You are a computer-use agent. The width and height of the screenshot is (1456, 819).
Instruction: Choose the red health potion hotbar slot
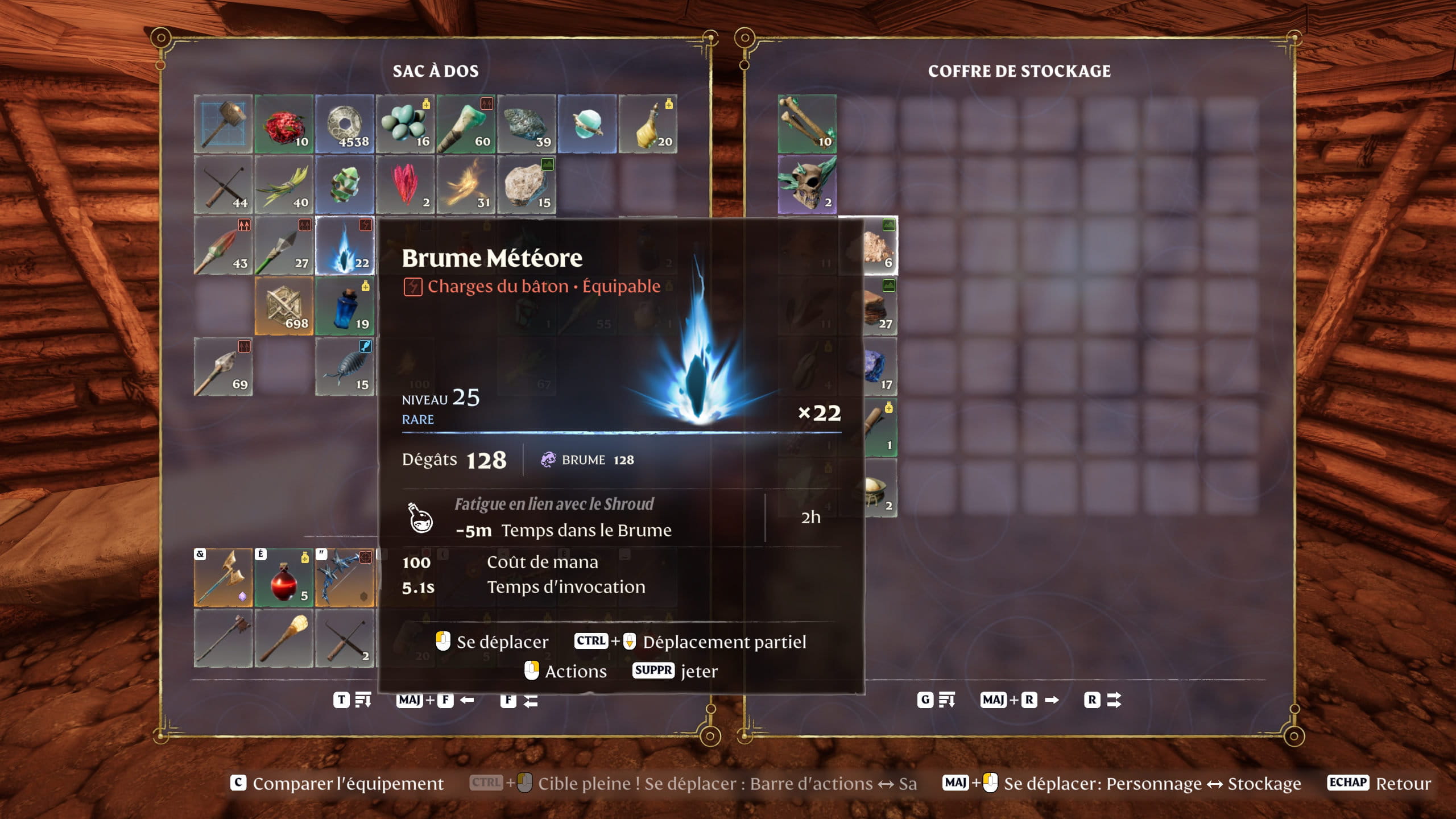coord(284,577)
